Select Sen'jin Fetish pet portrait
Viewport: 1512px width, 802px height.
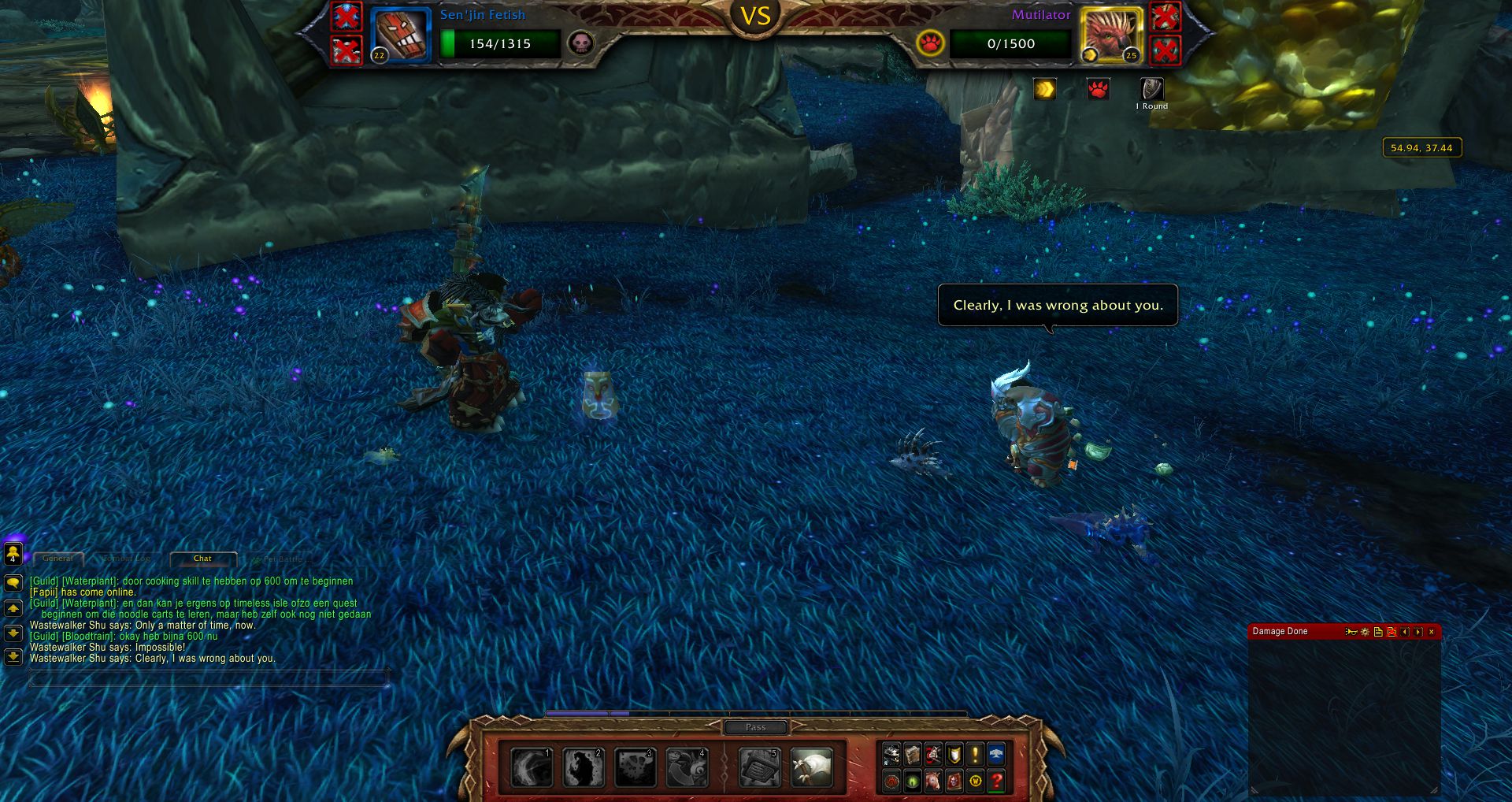click(x=400, y=35)
